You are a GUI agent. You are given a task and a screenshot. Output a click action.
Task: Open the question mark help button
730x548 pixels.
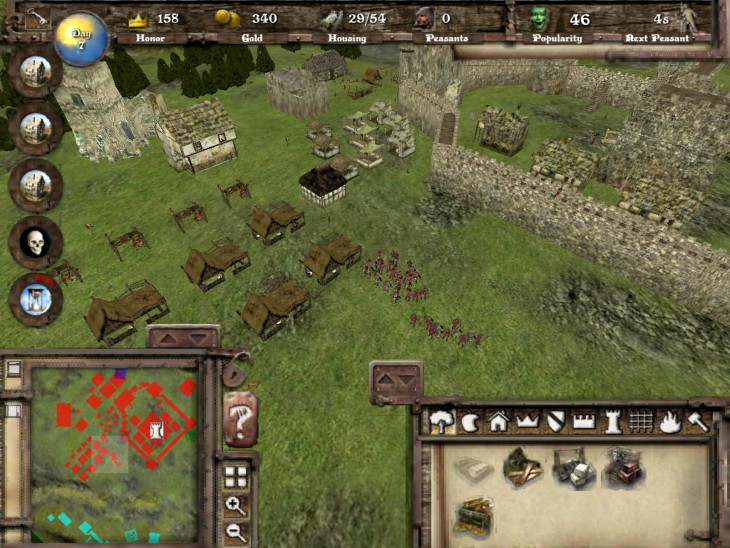[240, 420]
